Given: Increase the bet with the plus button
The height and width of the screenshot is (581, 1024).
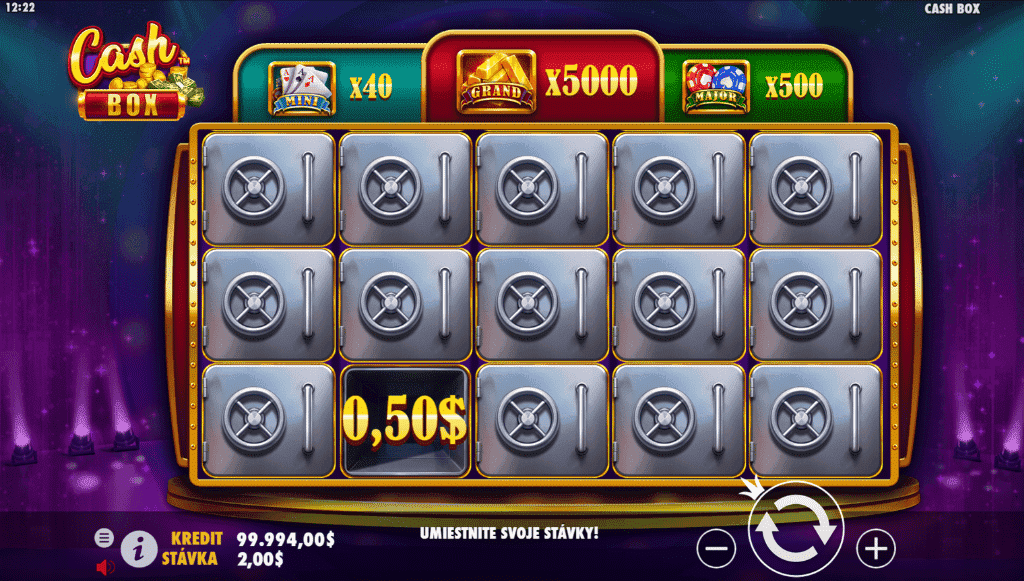Looking at the screenshot, I should click(x=877, y=547).
